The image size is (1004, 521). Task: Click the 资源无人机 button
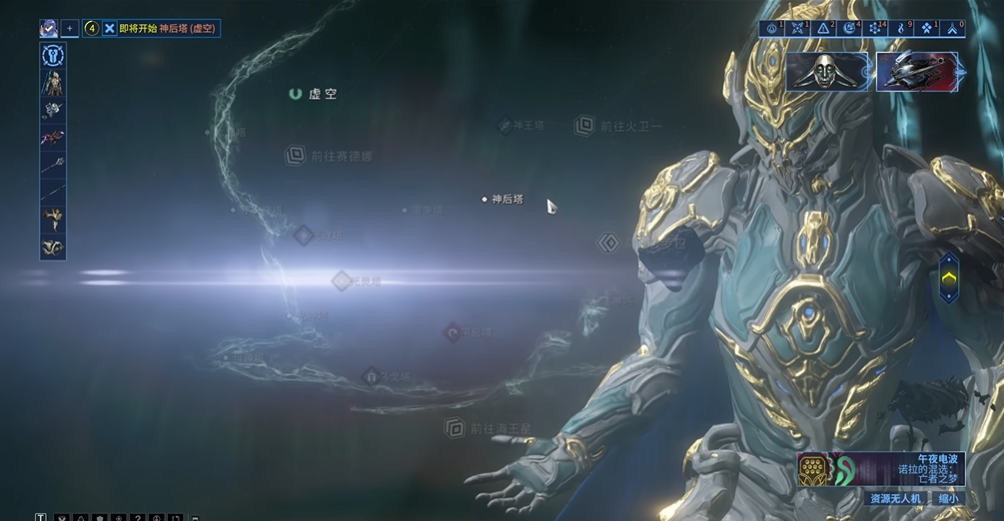pos(894,498)
